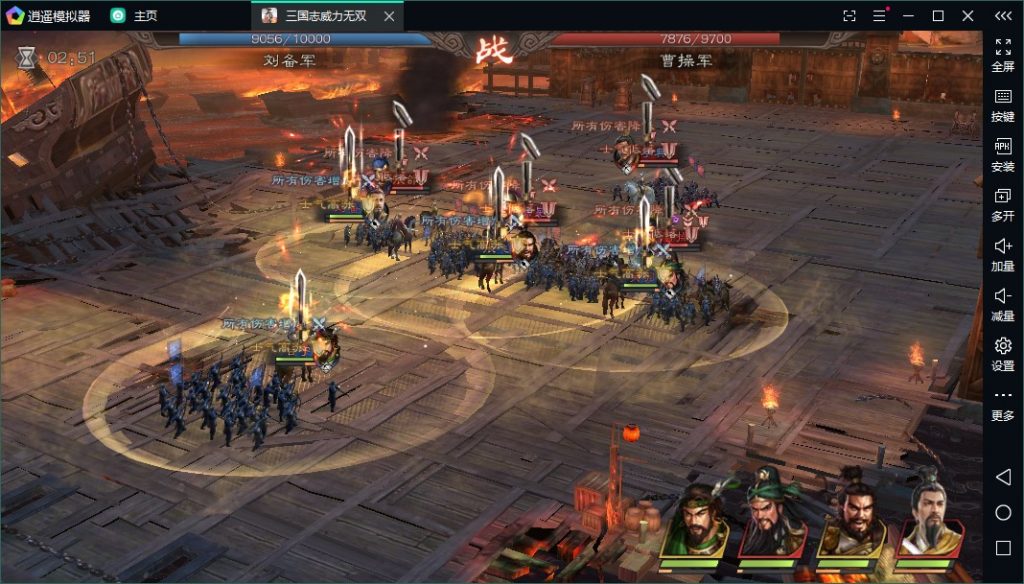The width and height of the screenshot is (1024, 584).
Task: Select the green-headband hero portrait
Action: (696, 521)
